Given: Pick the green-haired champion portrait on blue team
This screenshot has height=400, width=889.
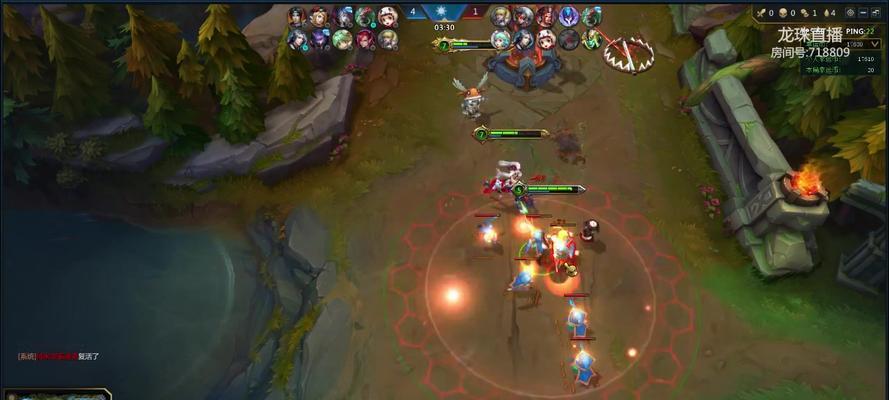Looking at the screenshot, I should point(343,40).
